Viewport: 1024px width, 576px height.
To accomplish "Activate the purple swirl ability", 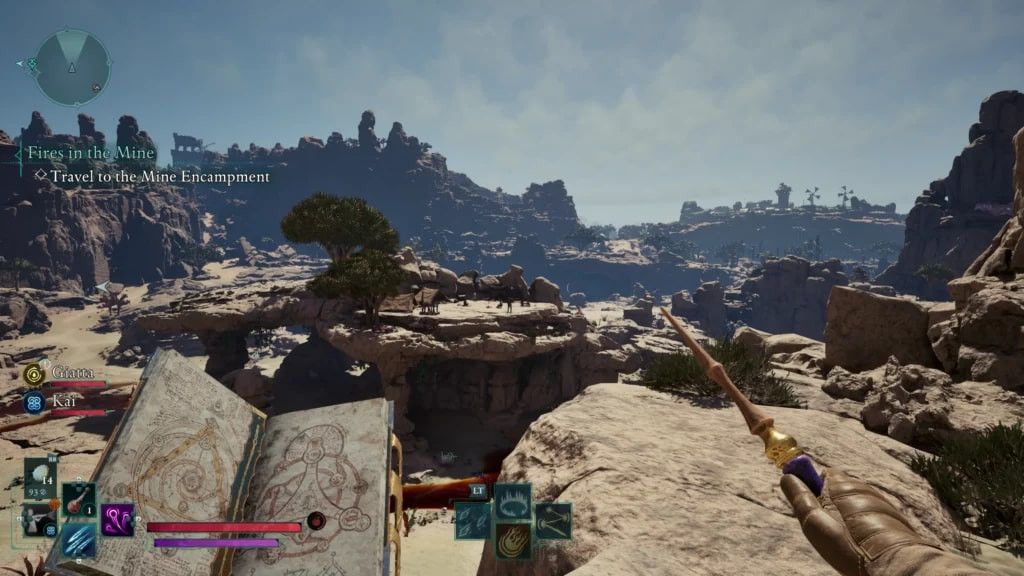I will (x=117, y=519).
